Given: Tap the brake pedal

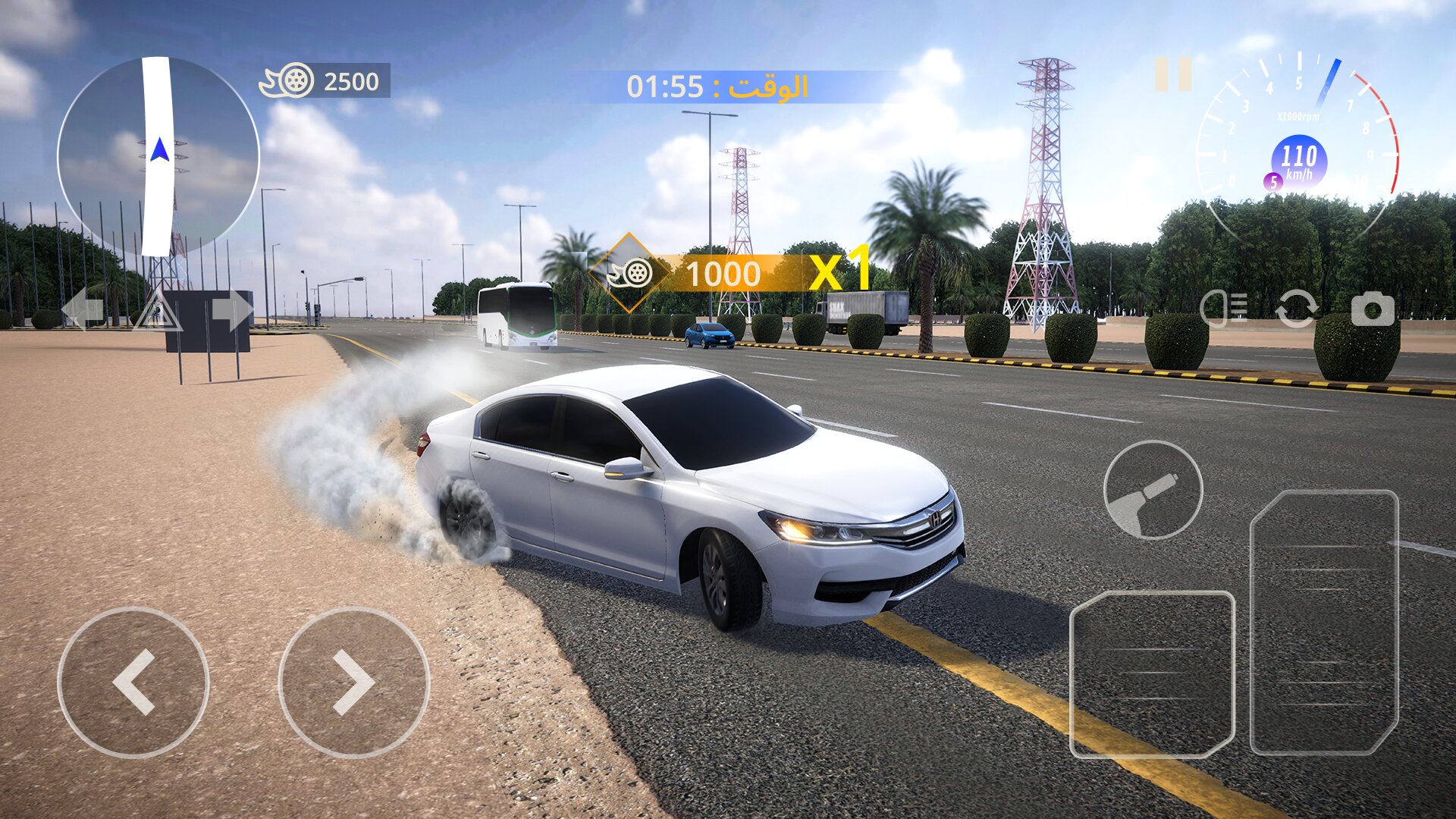Looking at the screenshot, I should point(1152,674).
